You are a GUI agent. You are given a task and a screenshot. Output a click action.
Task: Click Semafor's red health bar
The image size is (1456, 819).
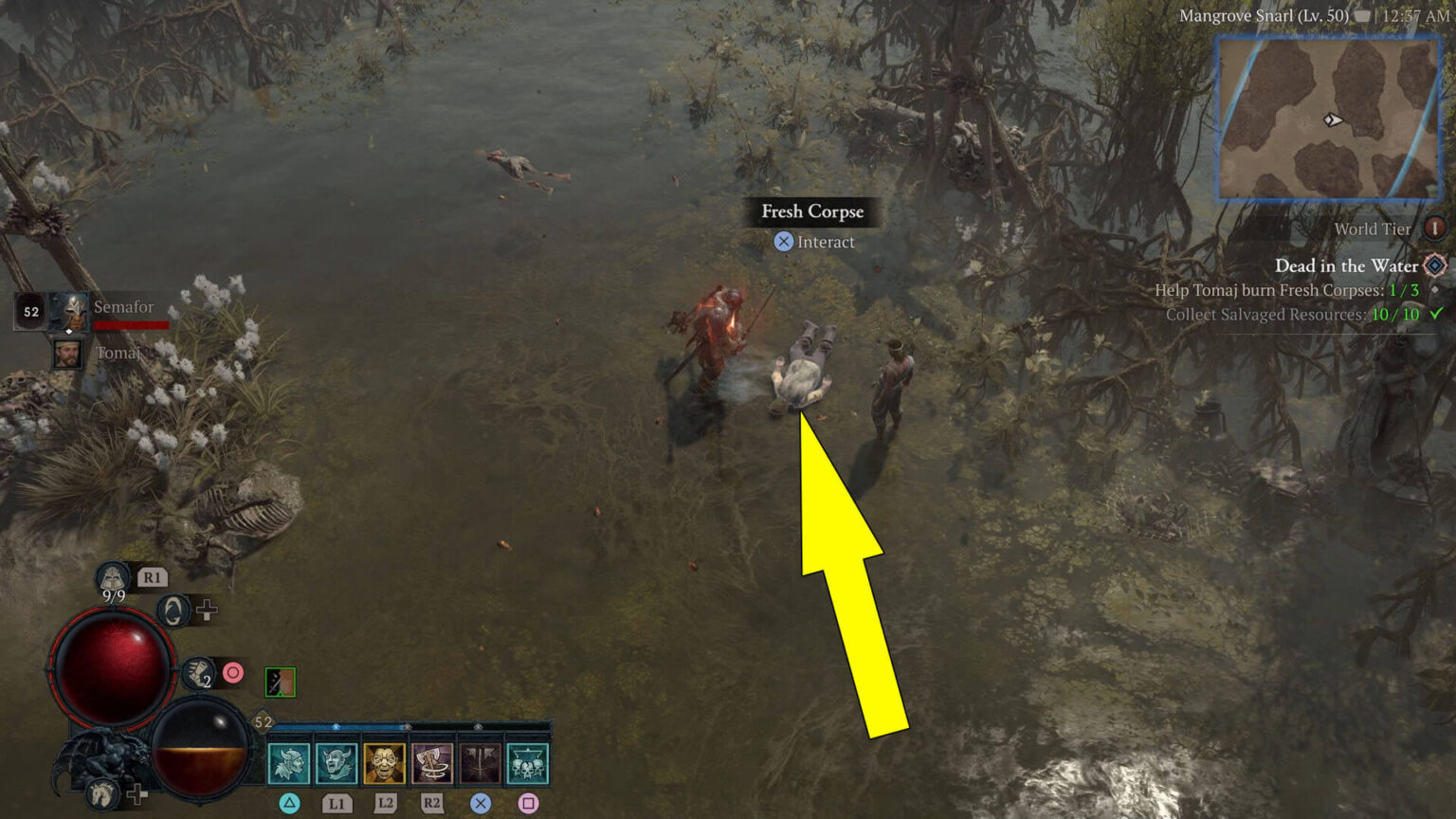(x=131, y=323)
